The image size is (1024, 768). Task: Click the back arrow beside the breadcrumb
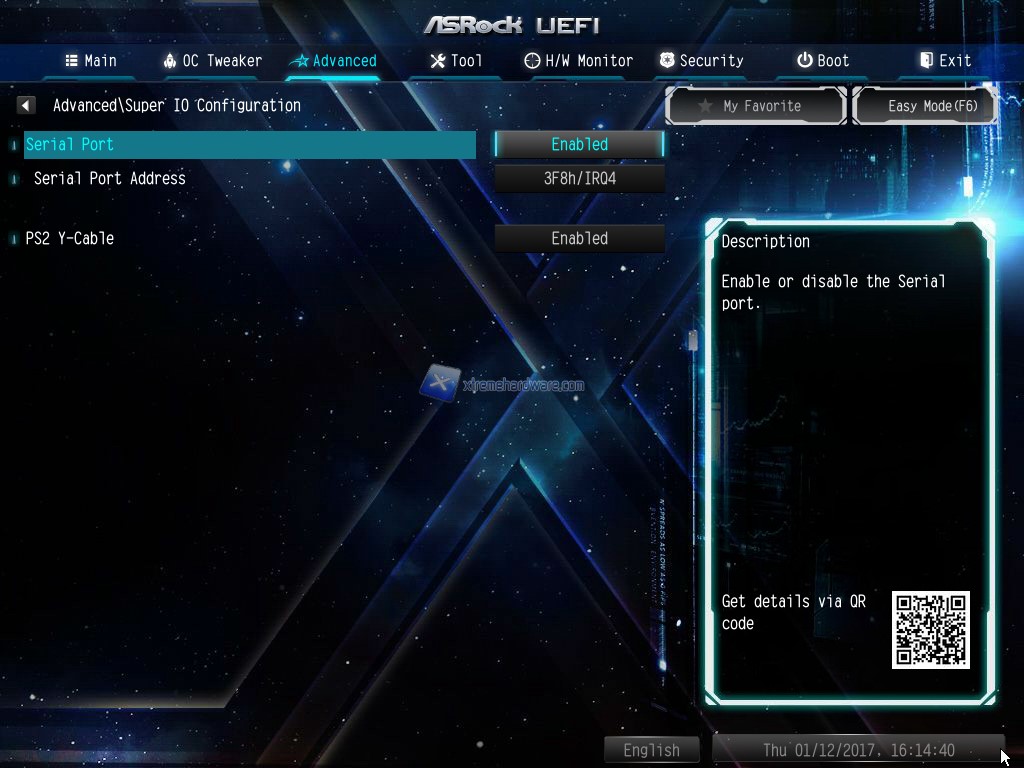point(26,105)
